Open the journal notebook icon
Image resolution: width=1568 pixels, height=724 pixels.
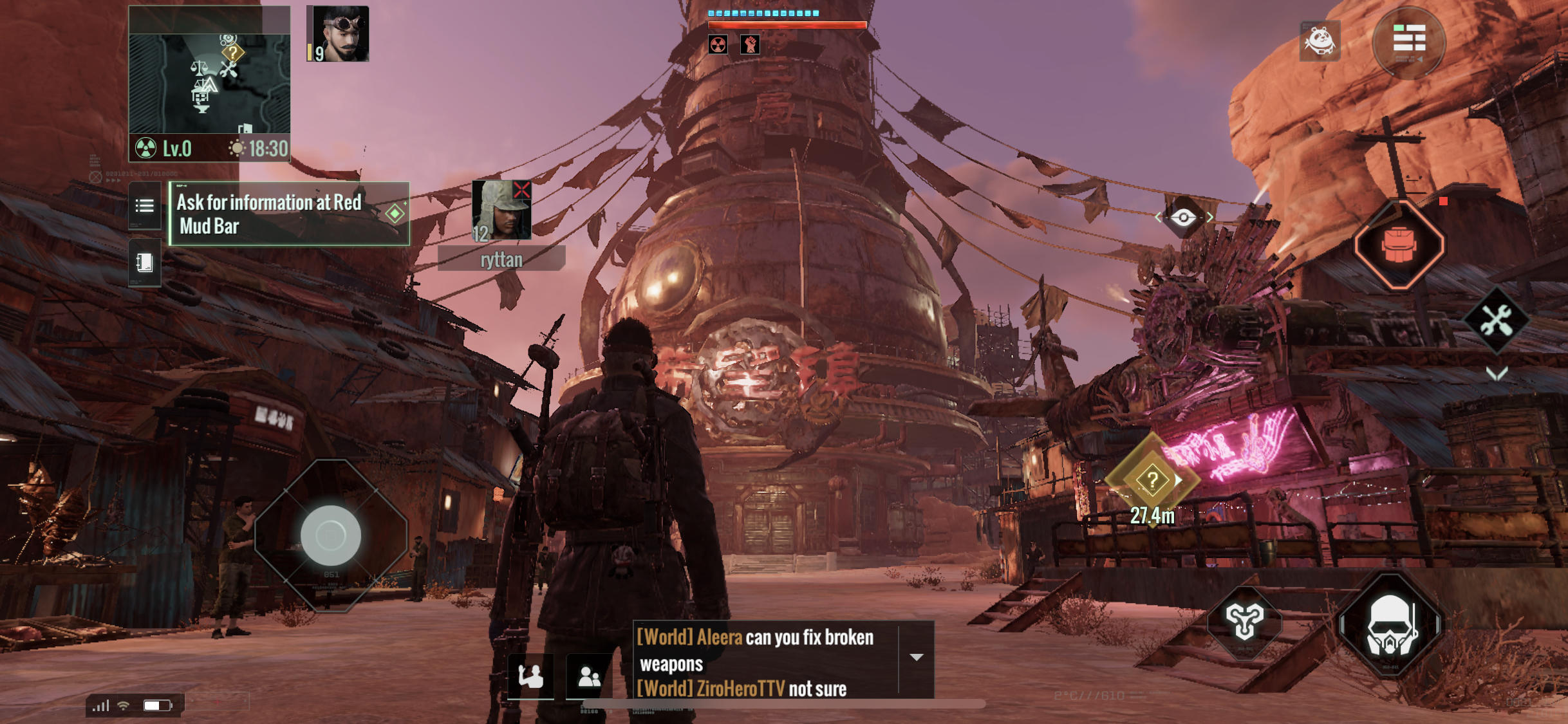(145, 263)
